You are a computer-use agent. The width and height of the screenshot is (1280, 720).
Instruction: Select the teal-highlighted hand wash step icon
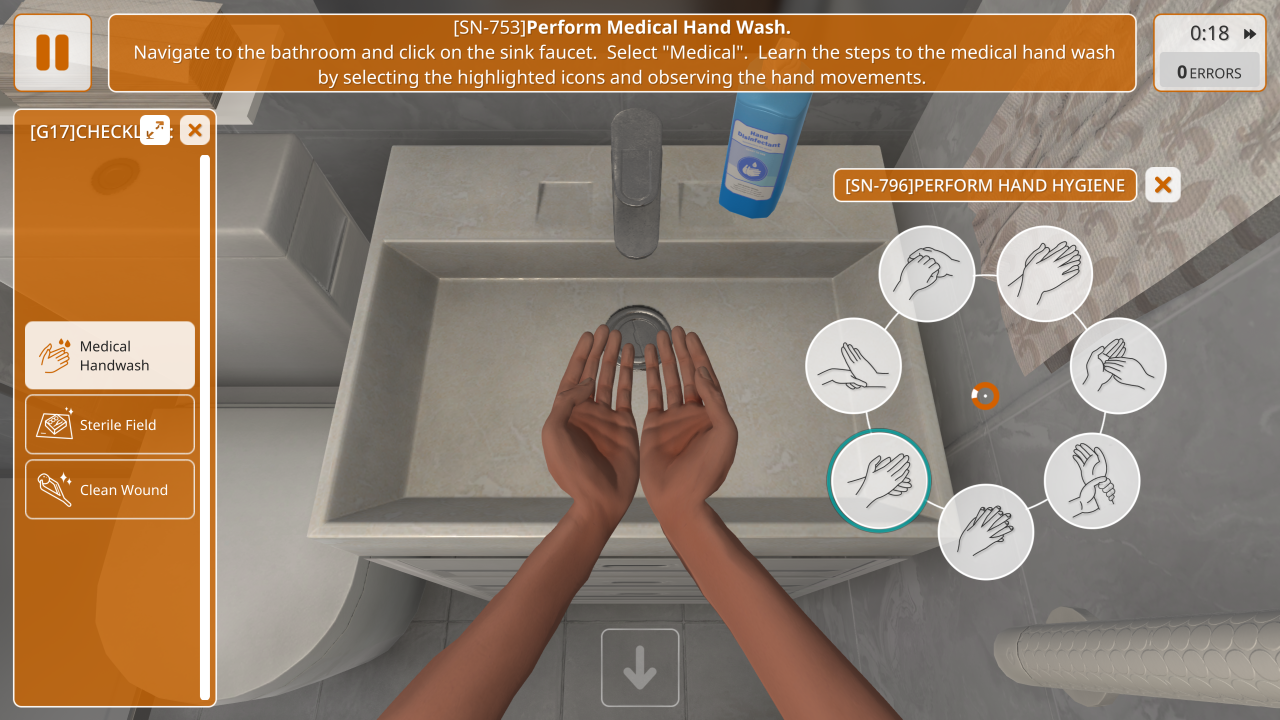click(x=879, y=479)
